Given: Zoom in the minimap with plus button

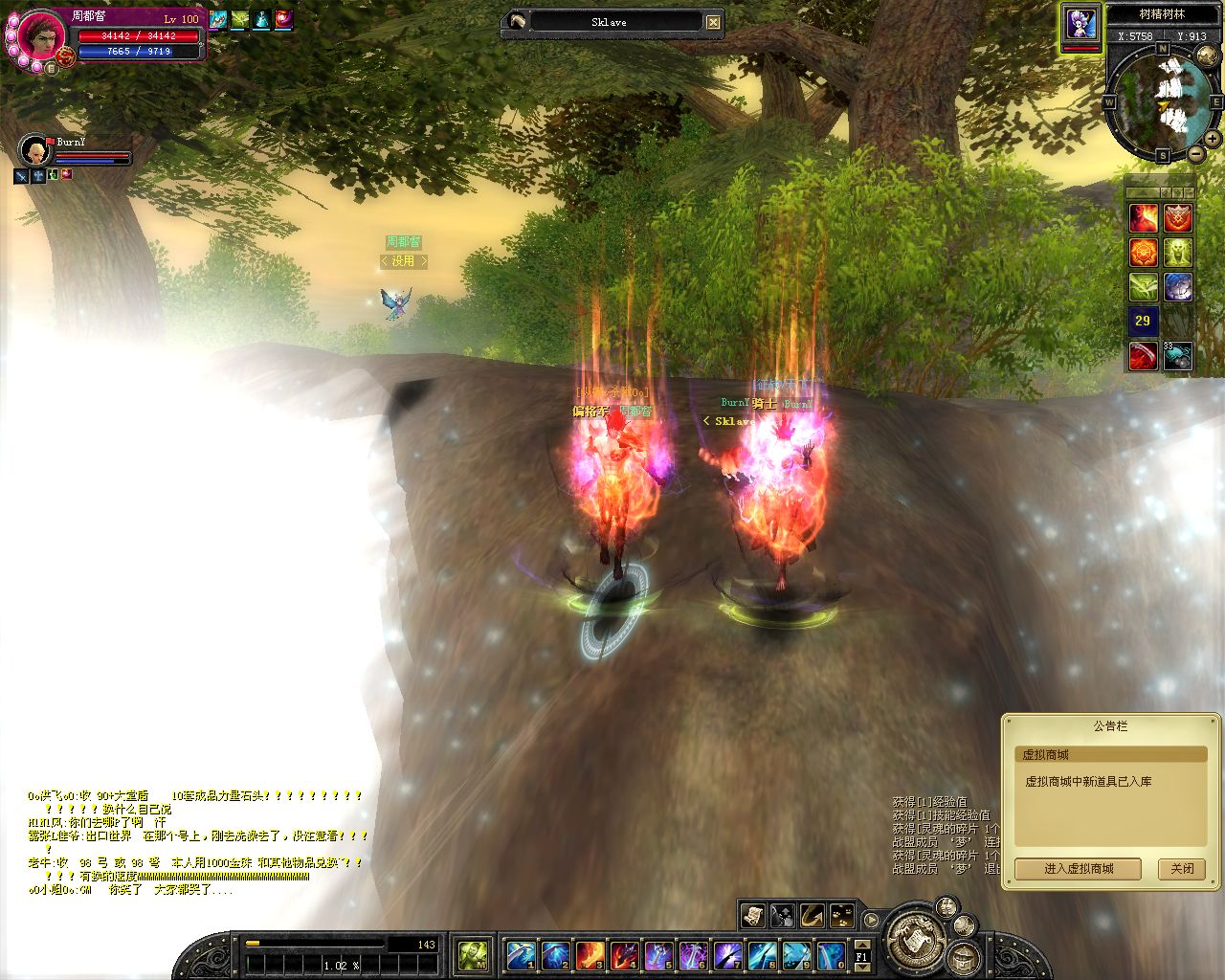Looking at the screenshot, I should [1212, 139].
